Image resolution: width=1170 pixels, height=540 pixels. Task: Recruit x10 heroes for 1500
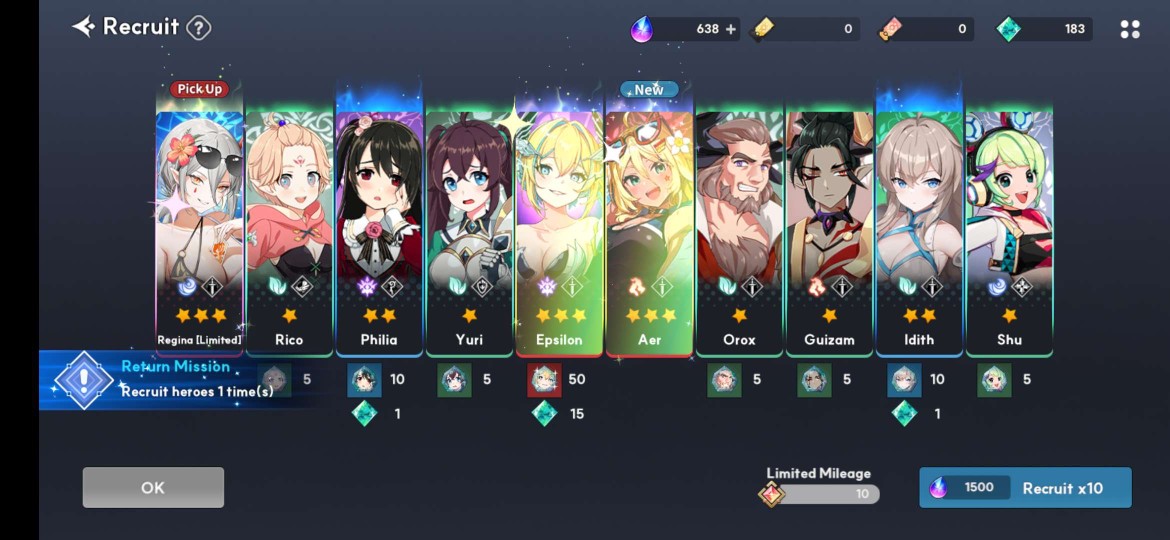[x=1025, y=488]
